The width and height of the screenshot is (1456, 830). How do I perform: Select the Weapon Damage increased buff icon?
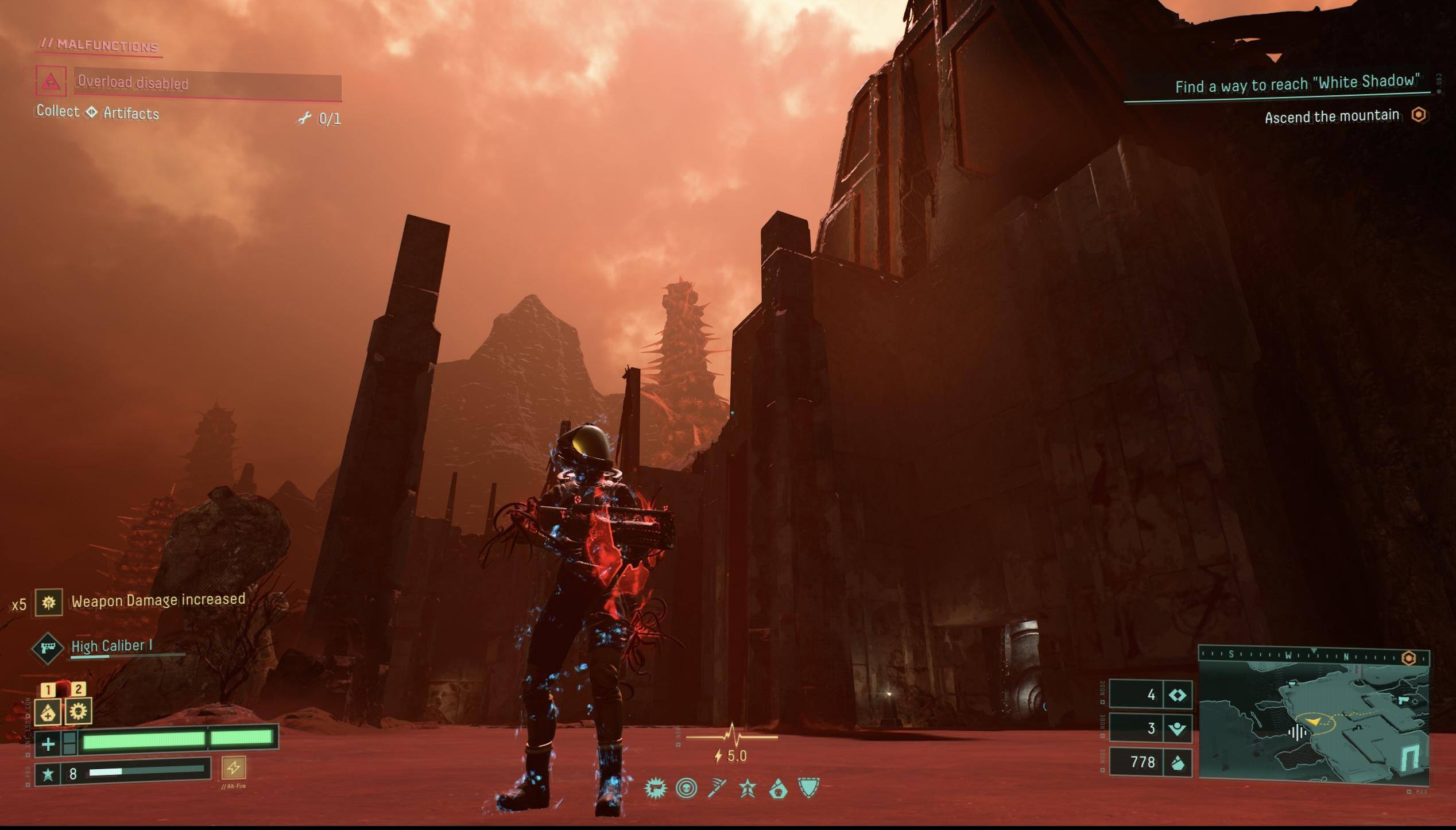tap(49, 603)
